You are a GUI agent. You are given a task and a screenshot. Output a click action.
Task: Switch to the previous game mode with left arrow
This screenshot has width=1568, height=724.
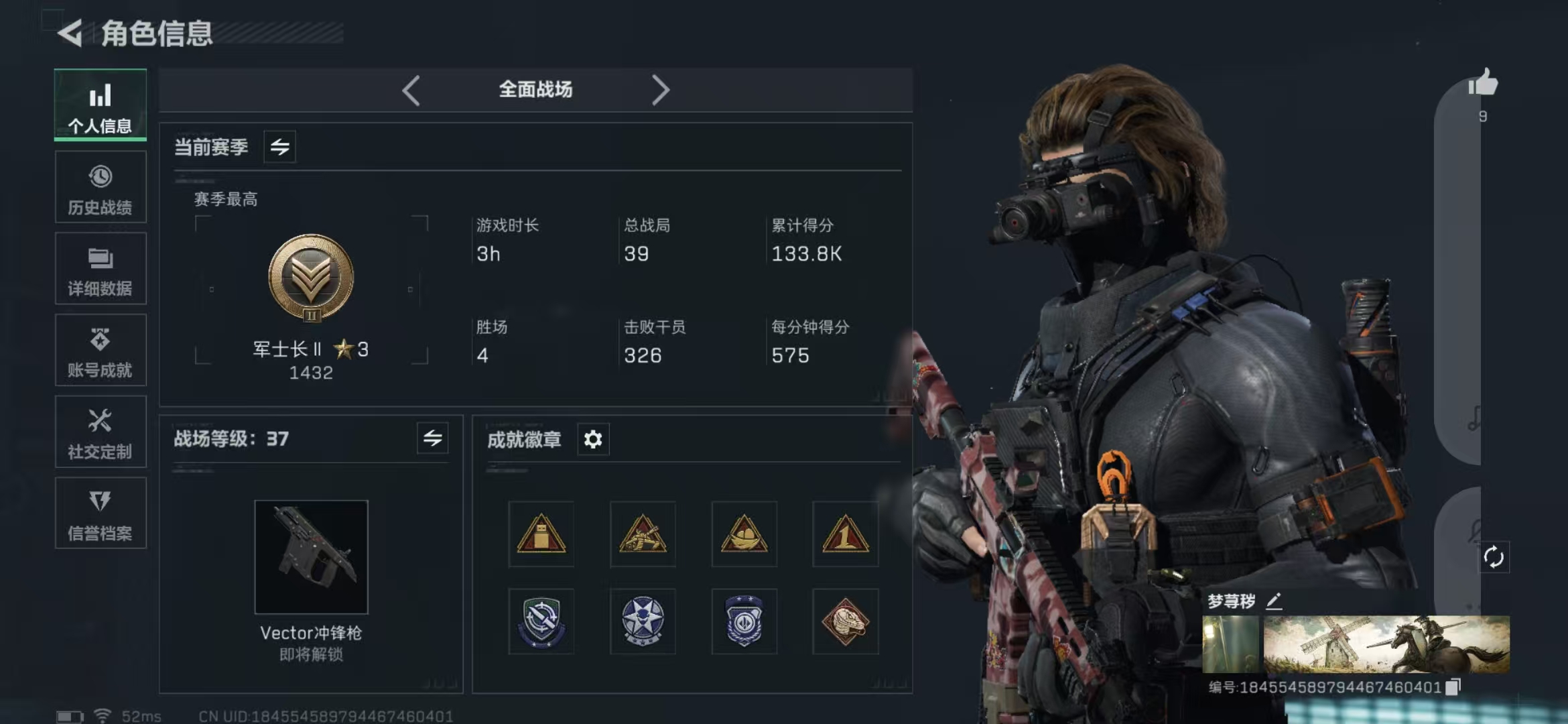411,90
